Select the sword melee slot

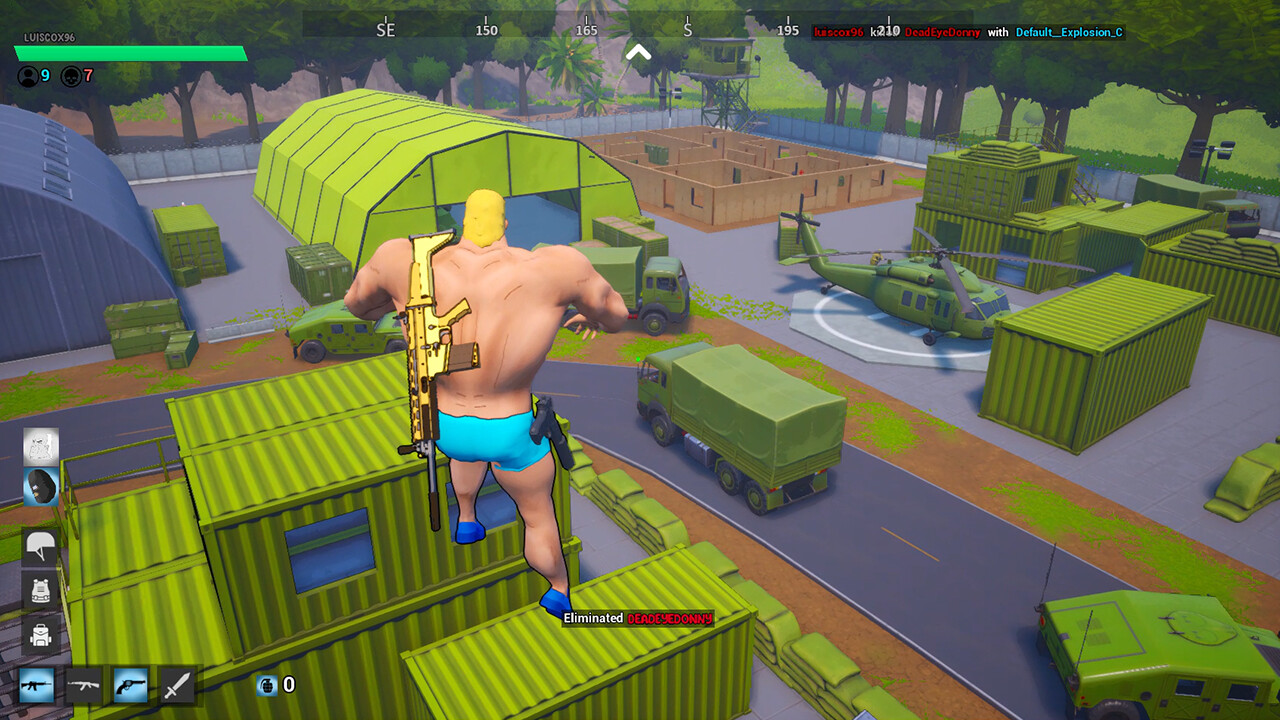point(179,687)
